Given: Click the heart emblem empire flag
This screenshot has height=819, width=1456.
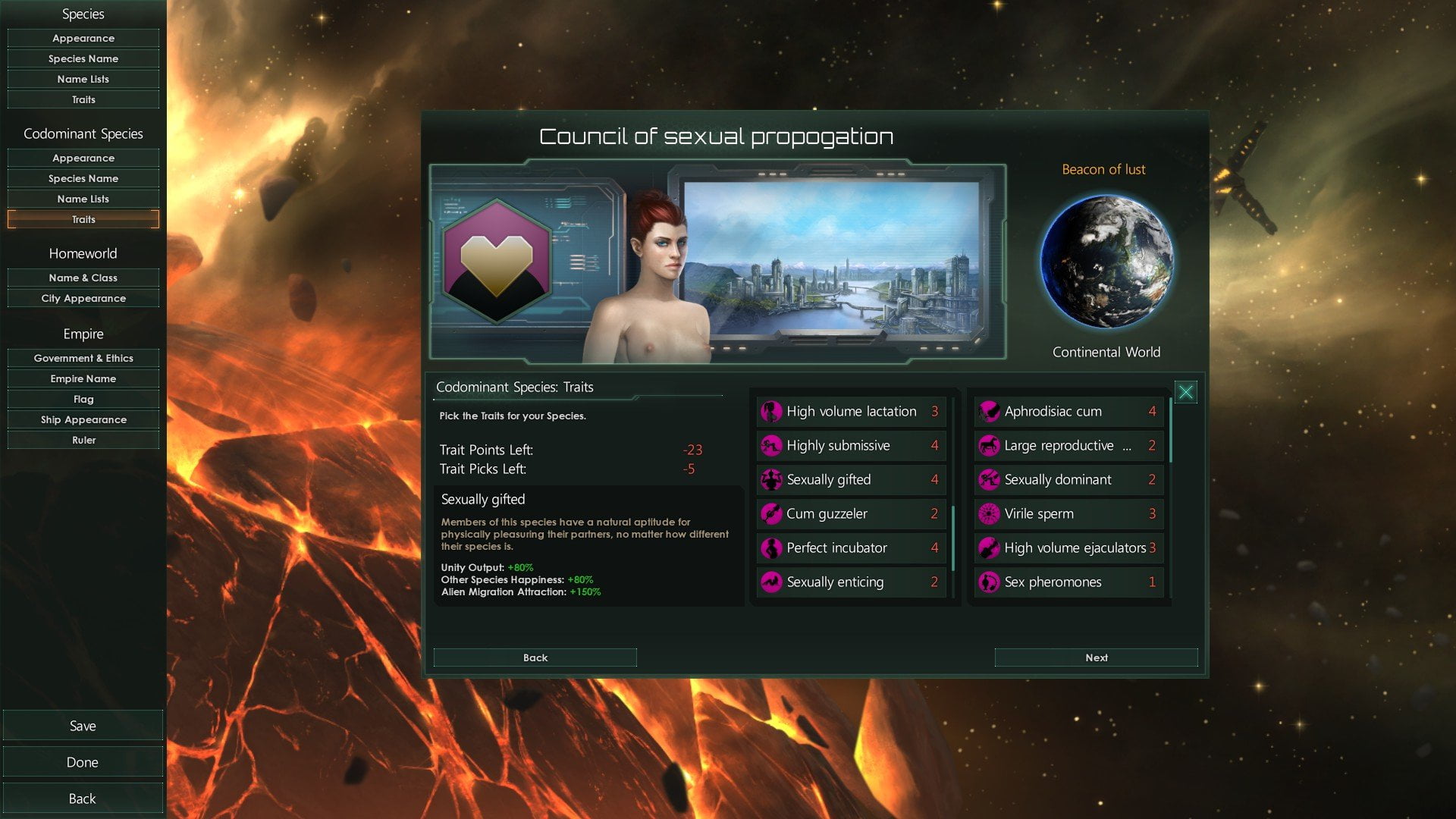Looking at the screenshot, I should (x=497, y=262).
